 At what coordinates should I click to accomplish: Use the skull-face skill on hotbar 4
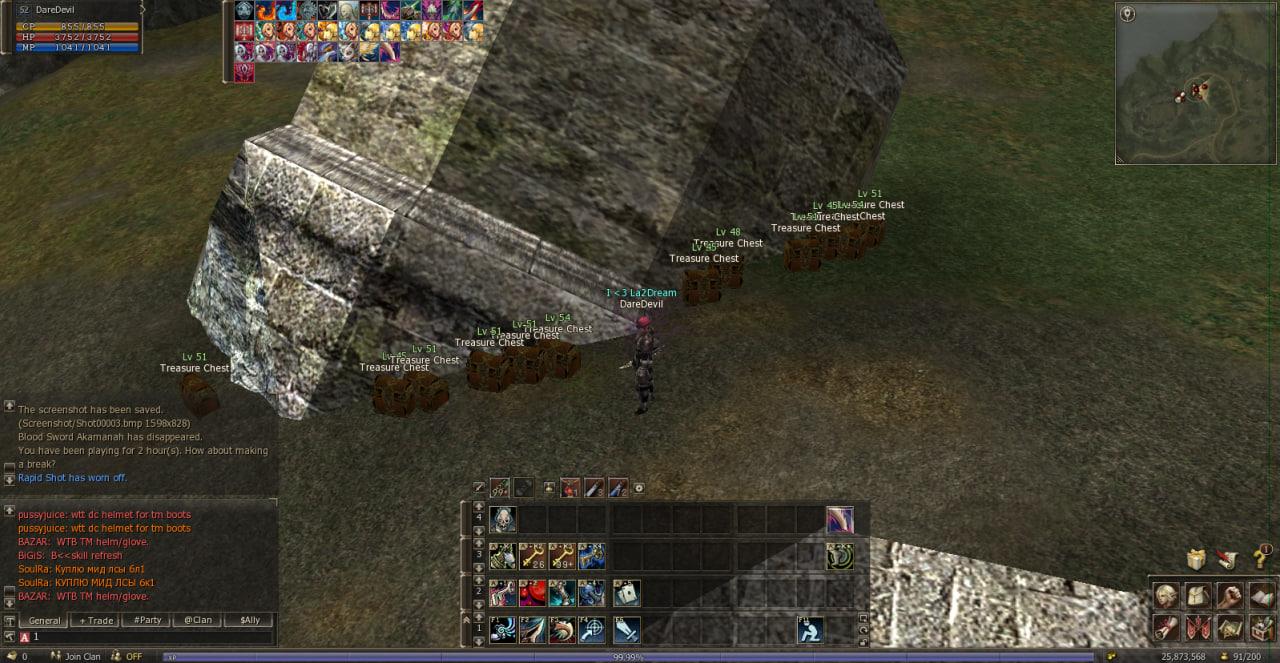coord(503,519)
